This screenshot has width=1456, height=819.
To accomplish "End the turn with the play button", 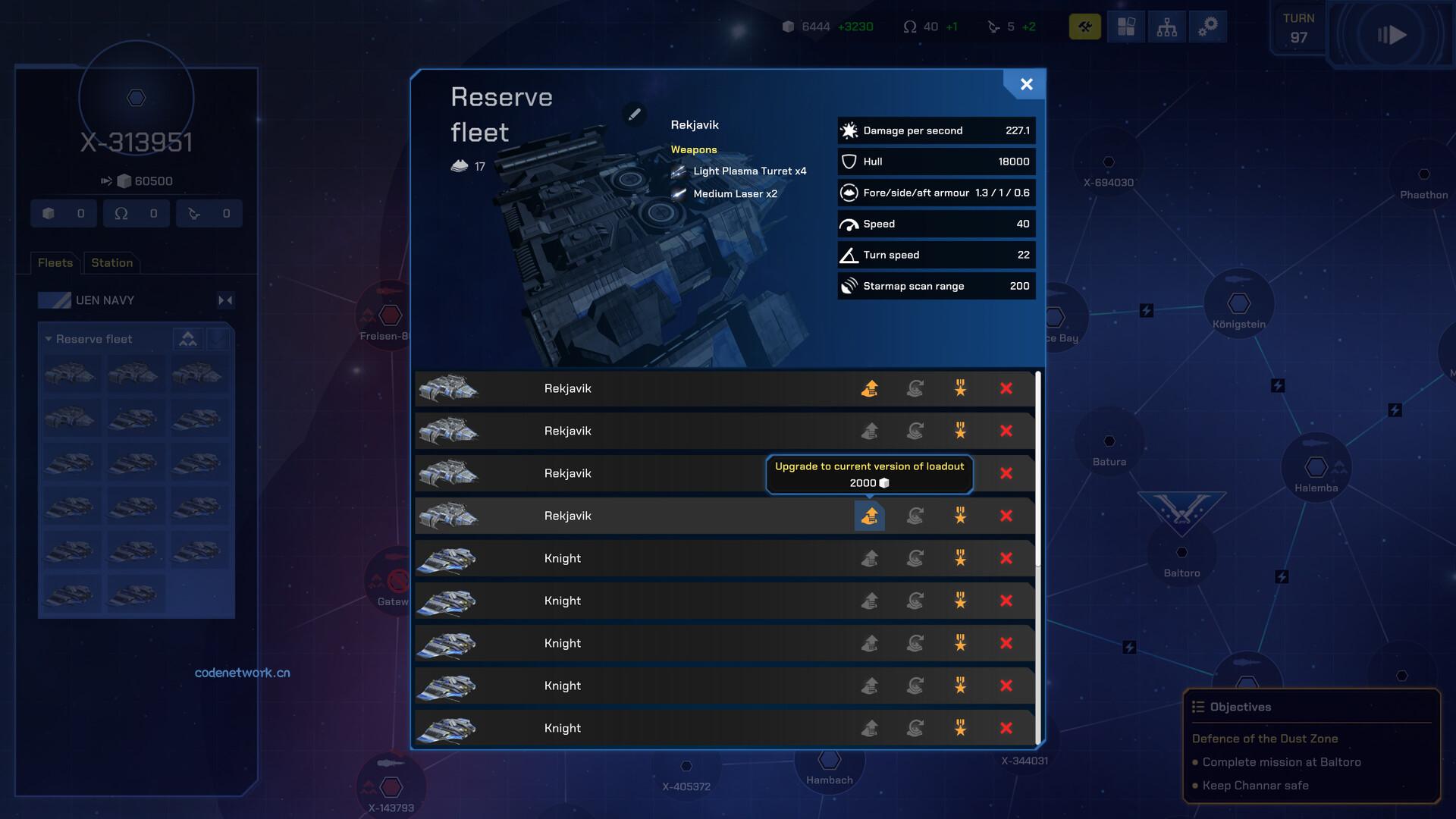I will (x=1392, y=35).
